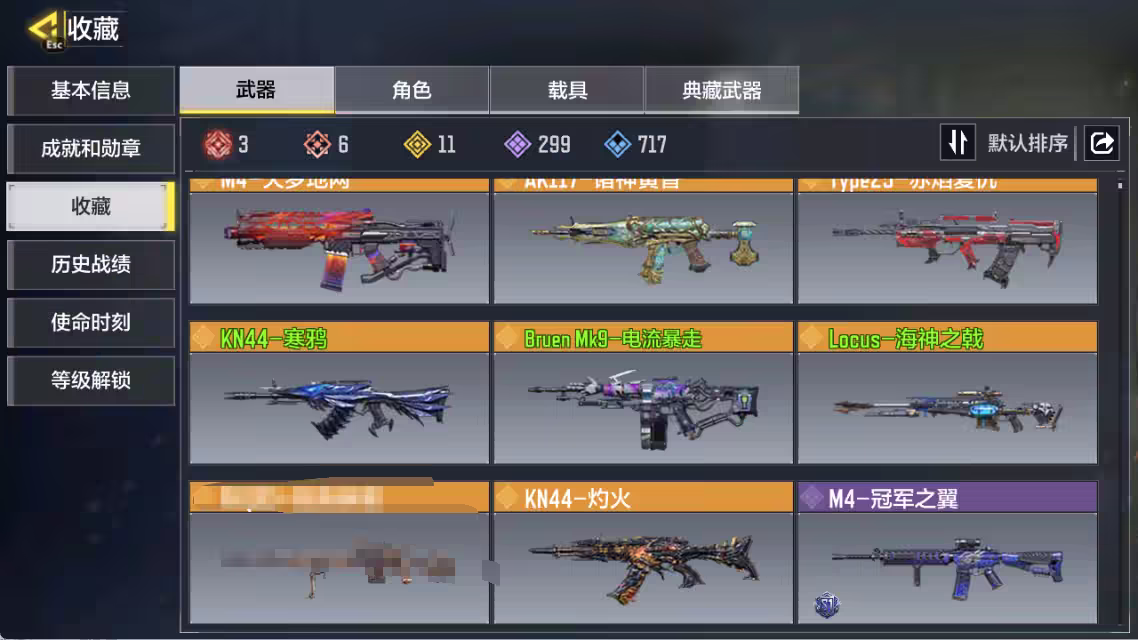Select Bruen Mk9-电流暴走 weapon card

[643, 393]
